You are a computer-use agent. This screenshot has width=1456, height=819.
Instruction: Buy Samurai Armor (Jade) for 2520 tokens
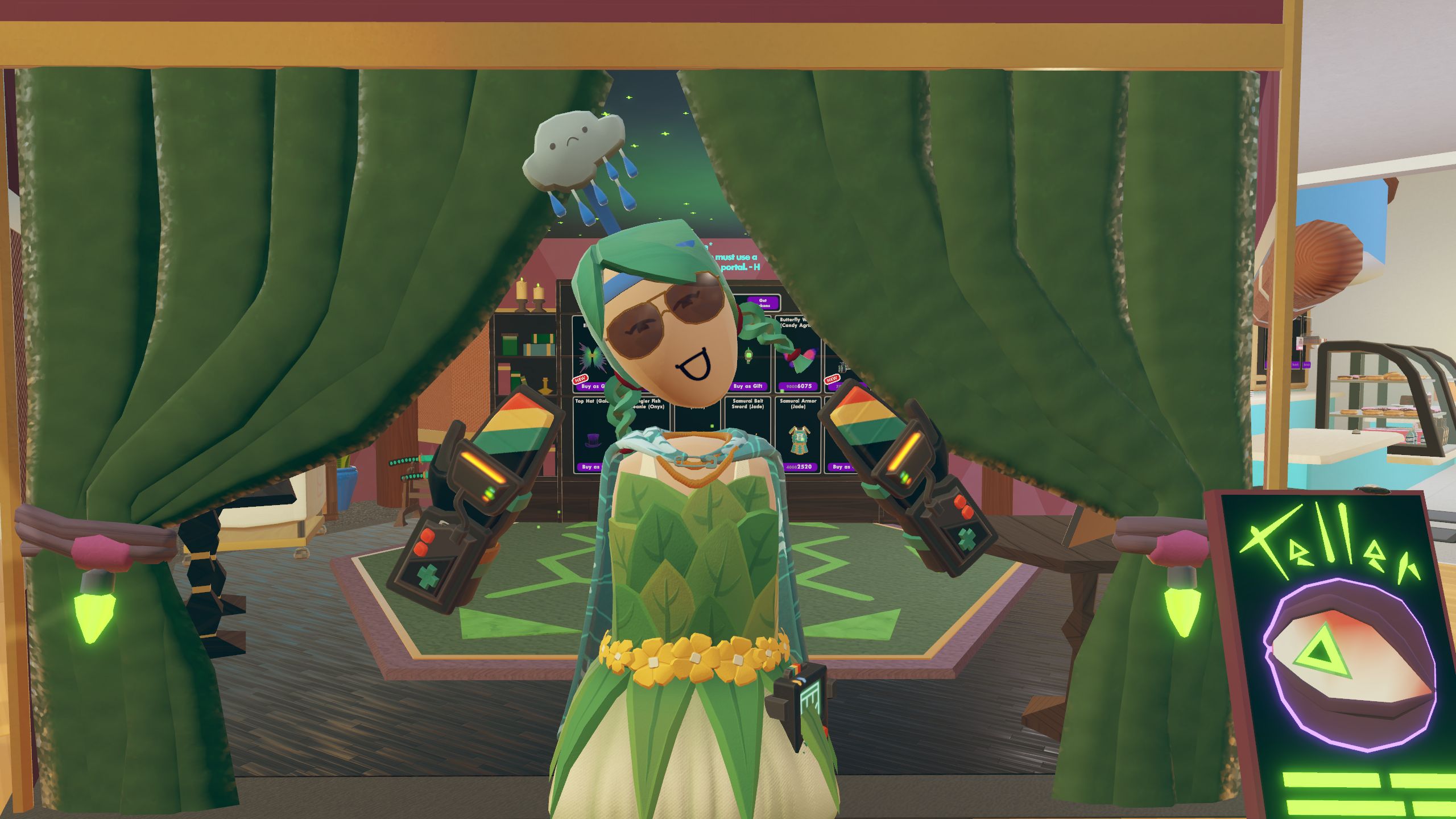click(799, 467)
